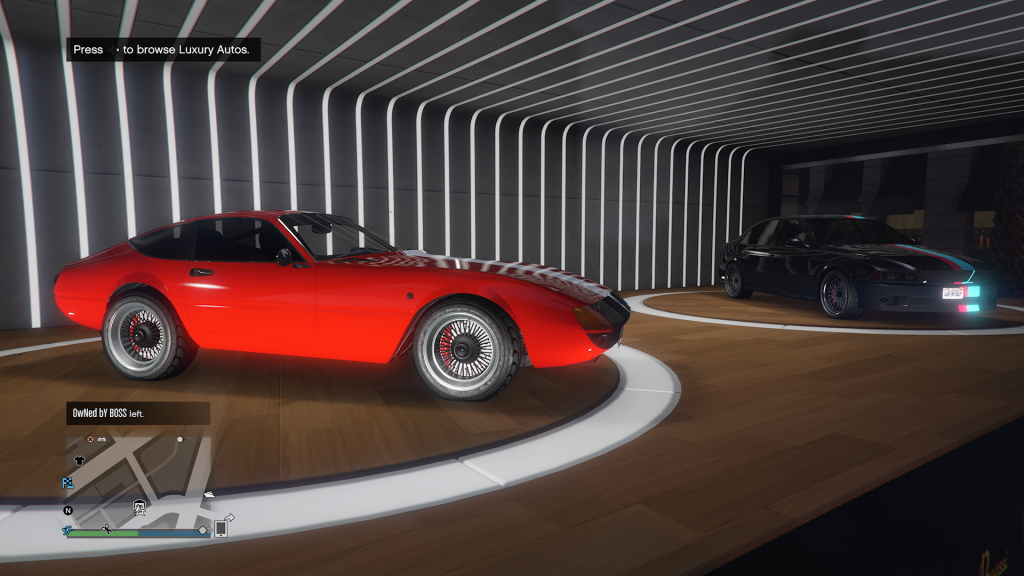Viewport: 1024px width, 576px height.
Task: Select the white car marker on minimap
Action: [101, 439]
